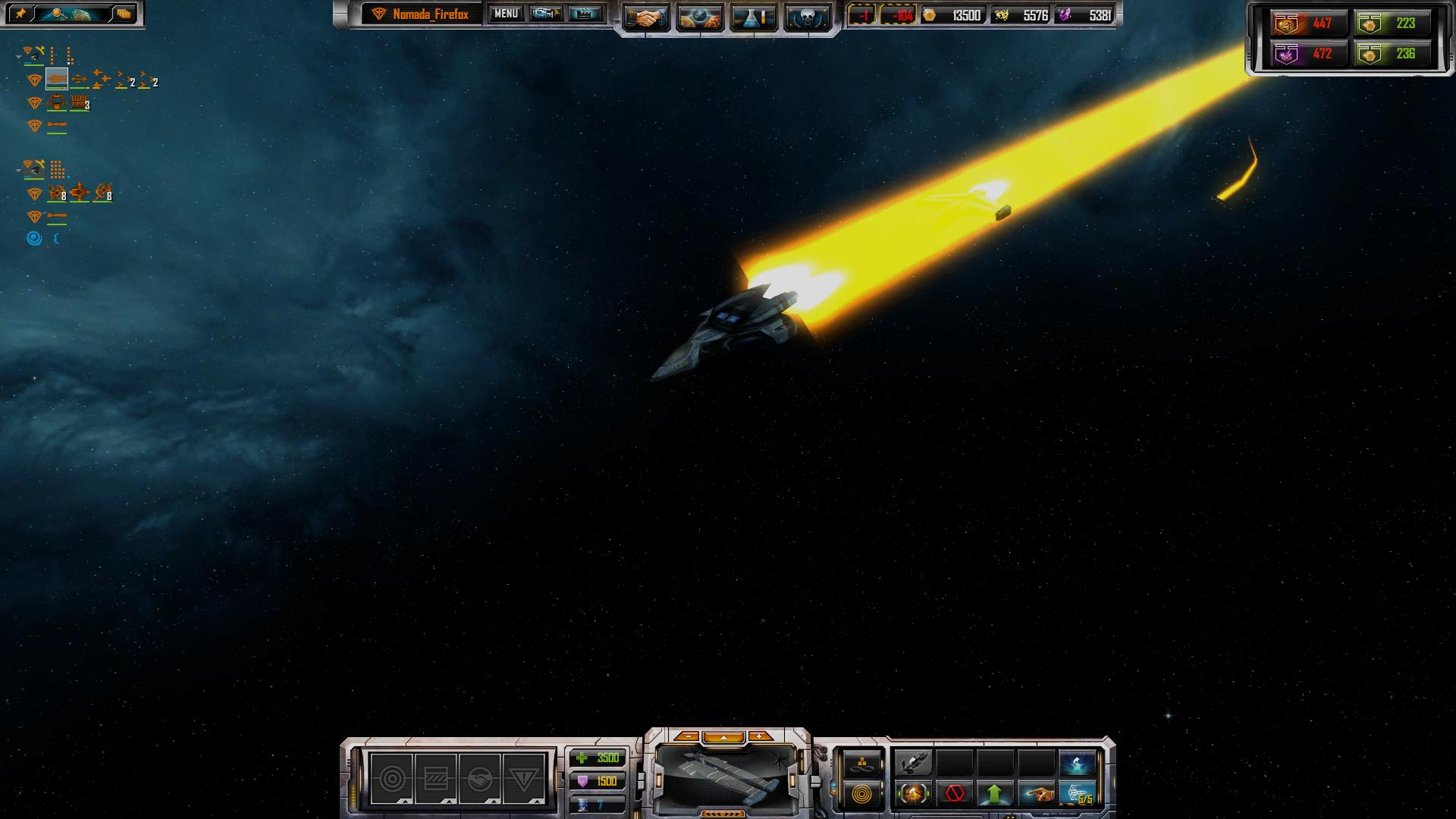Viewport: 1456px width, 819px height.
Task: Click the clapperboard icon in top bar
Action: click(585, 14)
